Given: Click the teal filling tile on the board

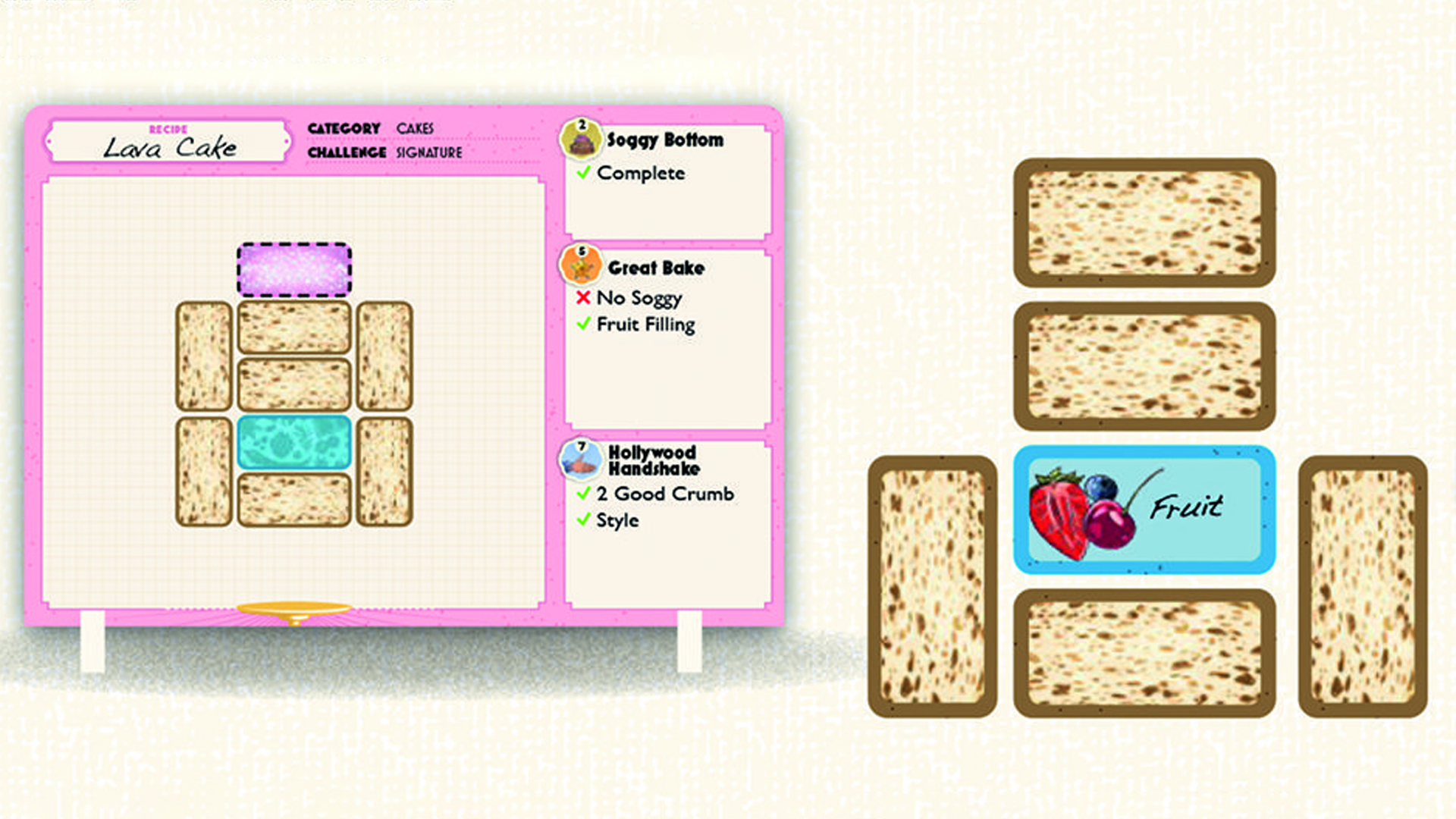Looking at the screenshot, I should [x=294, y=444].
